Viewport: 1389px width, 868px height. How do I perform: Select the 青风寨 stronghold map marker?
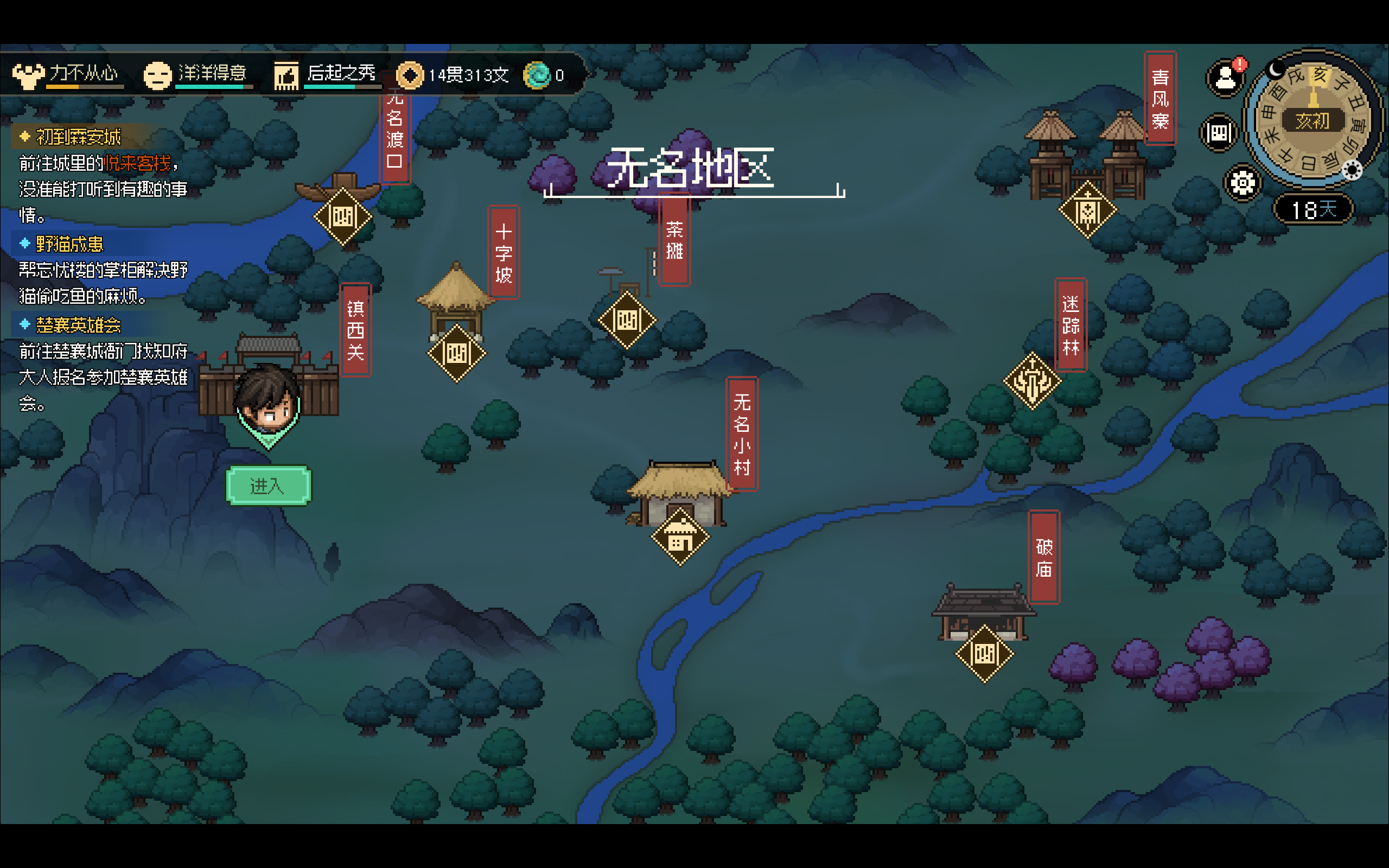click(1087, 210)
